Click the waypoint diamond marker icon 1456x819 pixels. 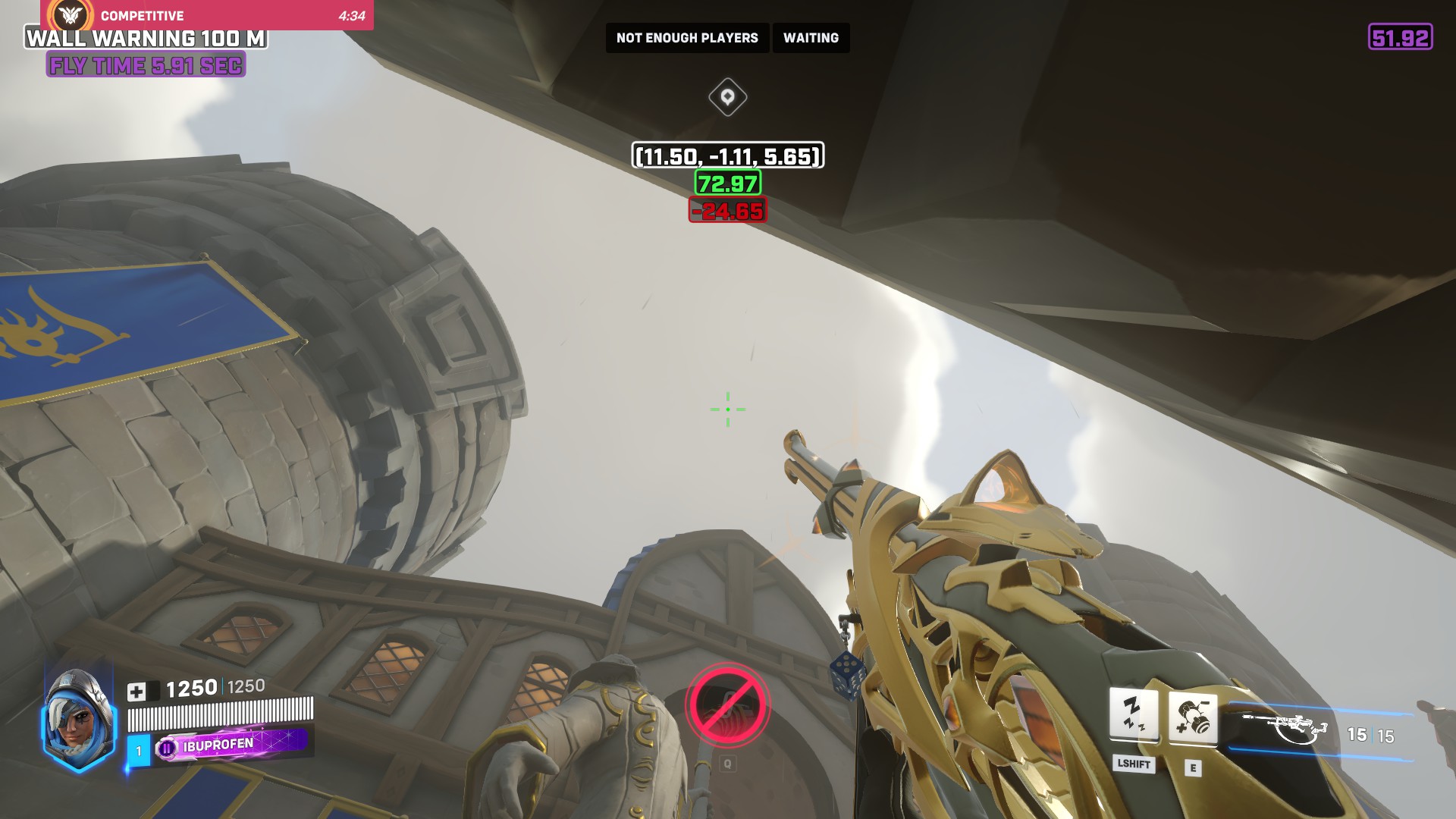[727, 97]
